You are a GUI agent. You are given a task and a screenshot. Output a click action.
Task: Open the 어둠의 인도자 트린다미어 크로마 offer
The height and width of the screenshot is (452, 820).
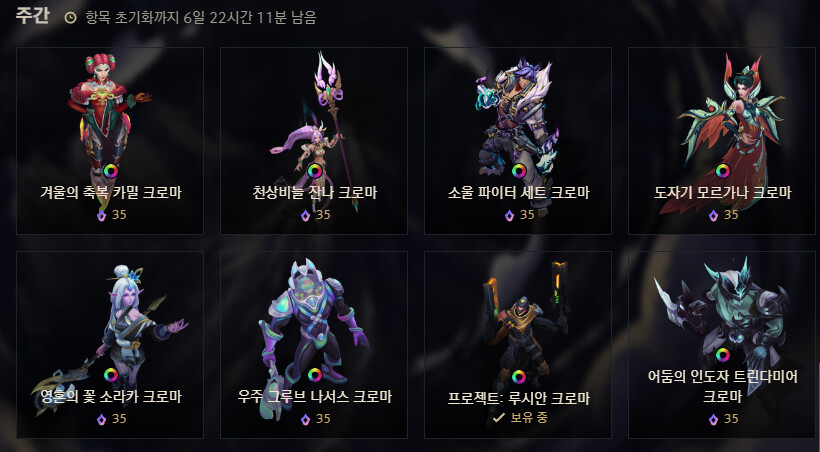[722, 344]
